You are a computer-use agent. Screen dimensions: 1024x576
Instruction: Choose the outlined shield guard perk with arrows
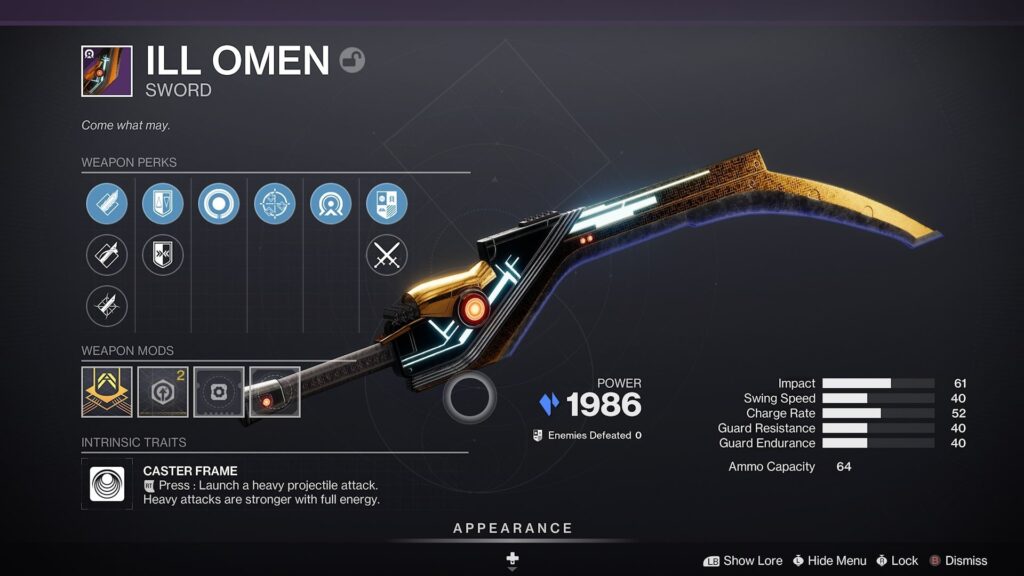[162, 255]
